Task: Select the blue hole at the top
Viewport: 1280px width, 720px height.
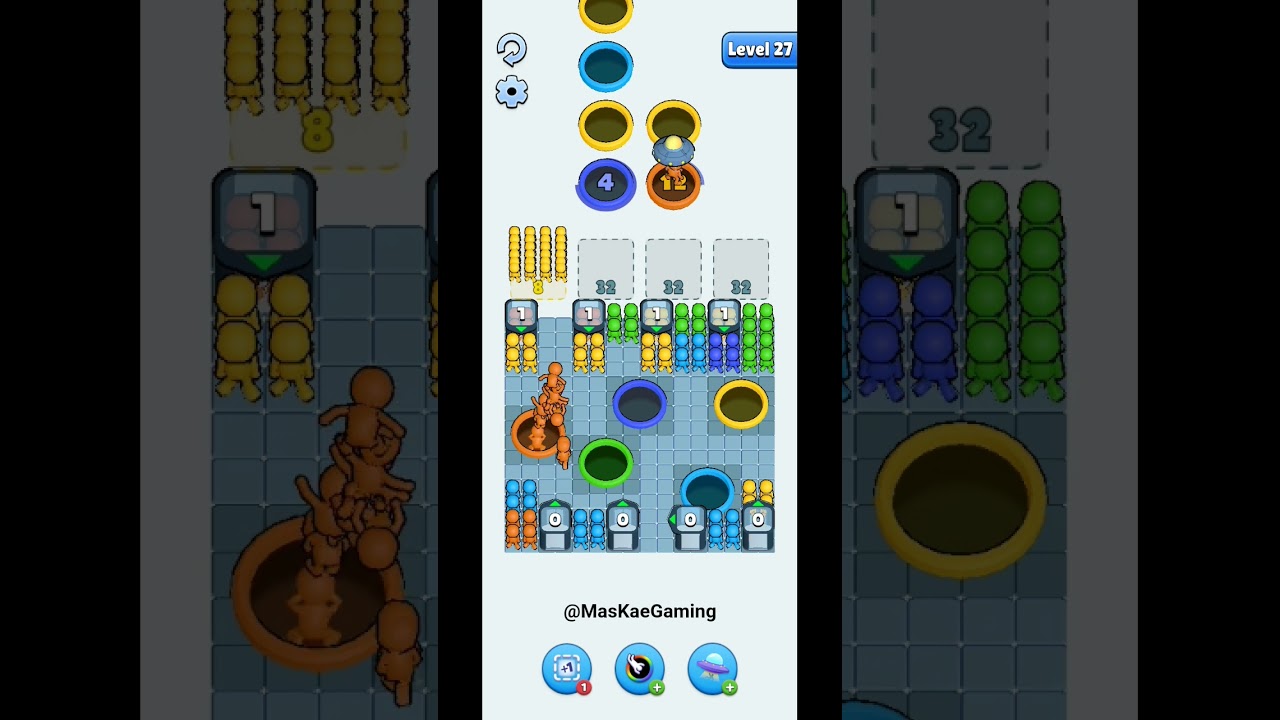Action: point(606,64)
